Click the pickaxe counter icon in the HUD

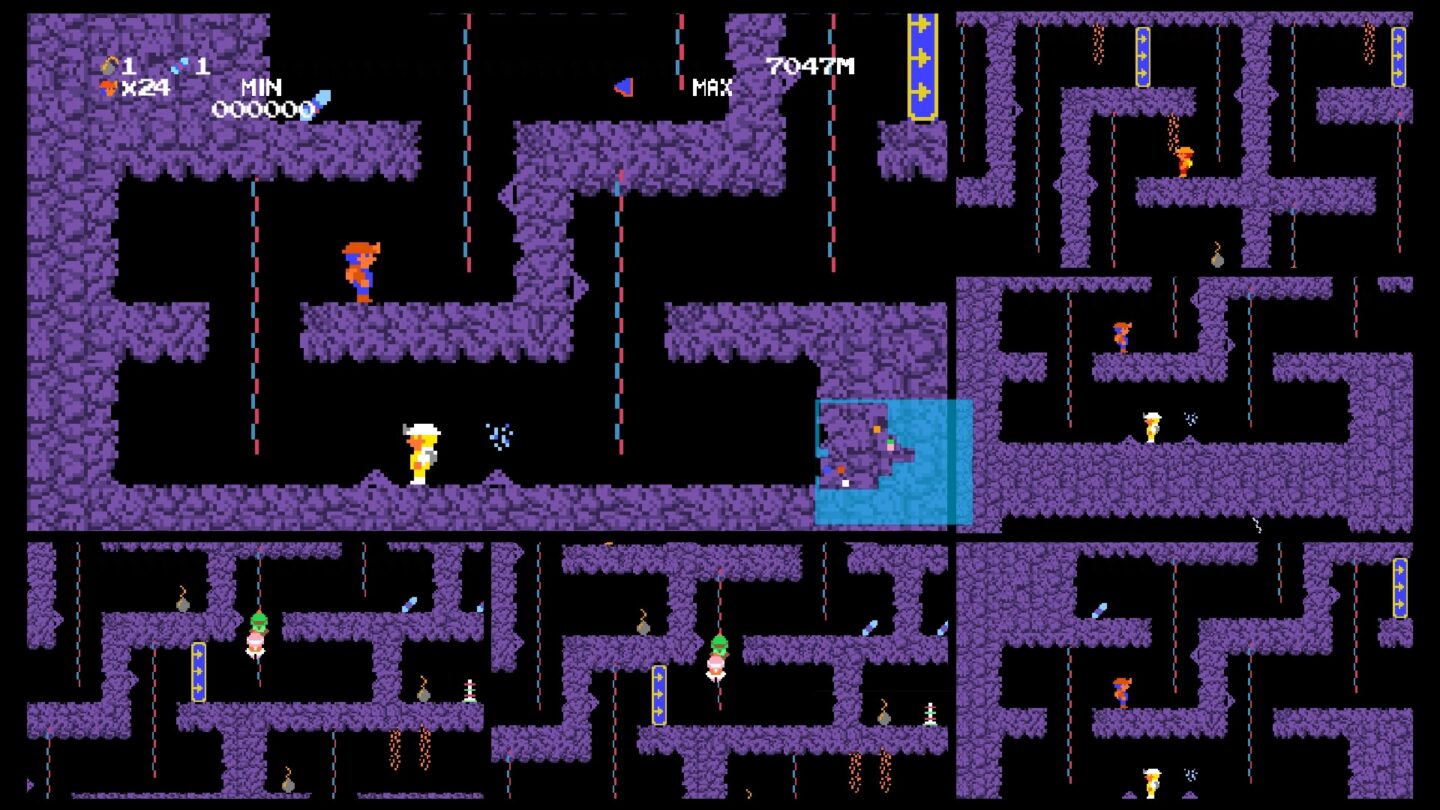pyautogui.click(x=109, y=66)
